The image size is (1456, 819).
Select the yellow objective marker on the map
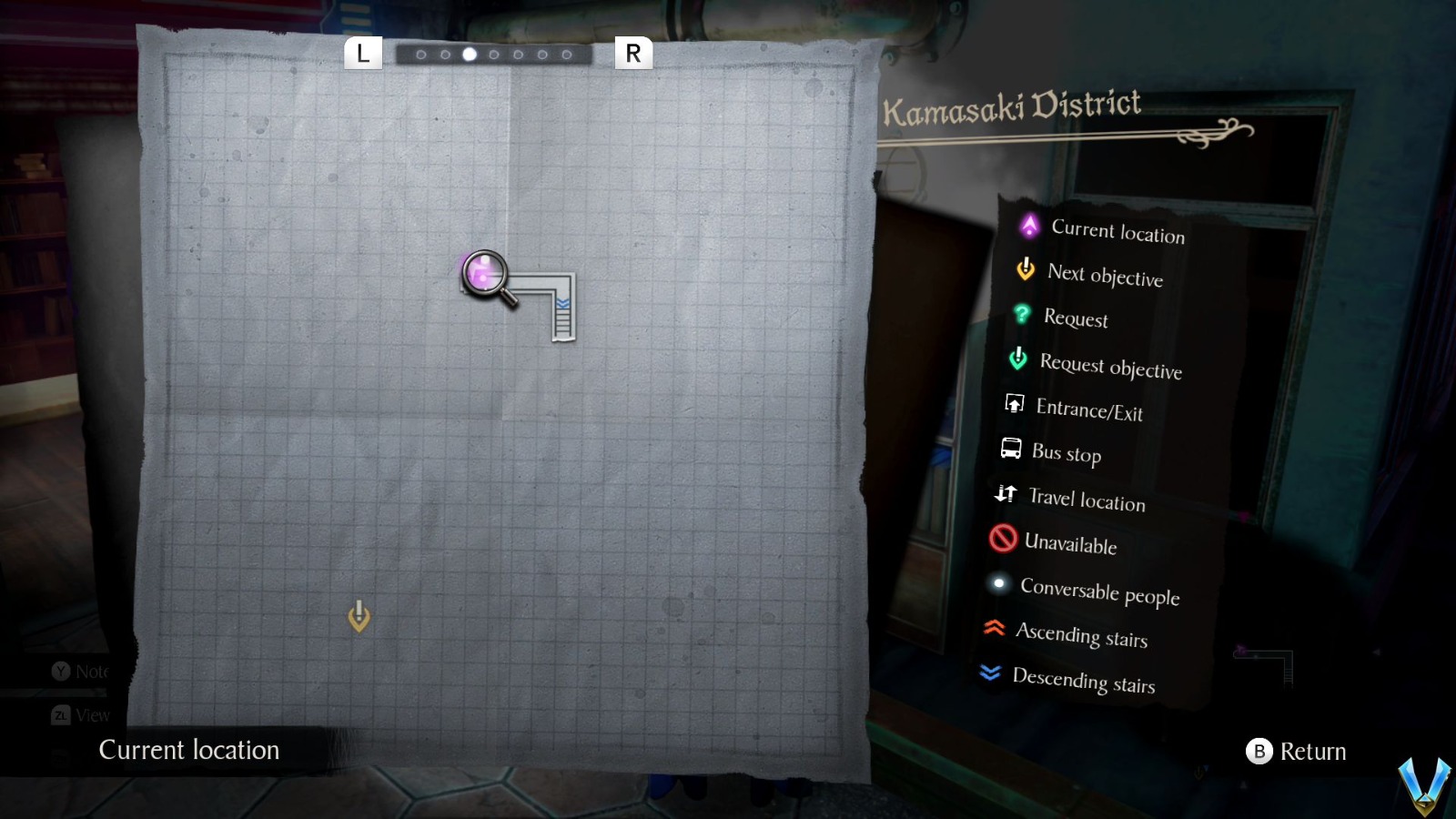(359, 616)
